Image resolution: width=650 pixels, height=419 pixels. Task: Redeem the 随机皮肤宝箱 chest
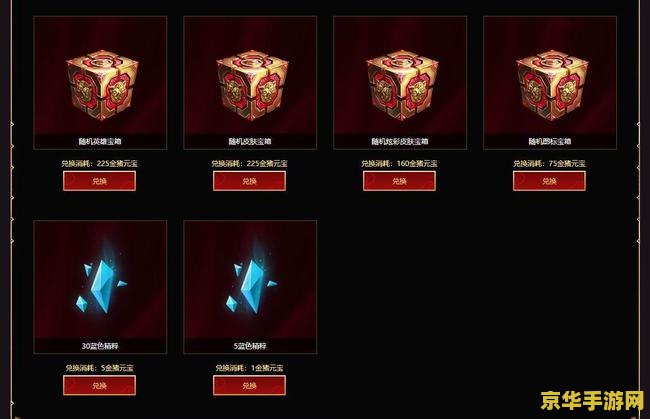click(249, 181)
